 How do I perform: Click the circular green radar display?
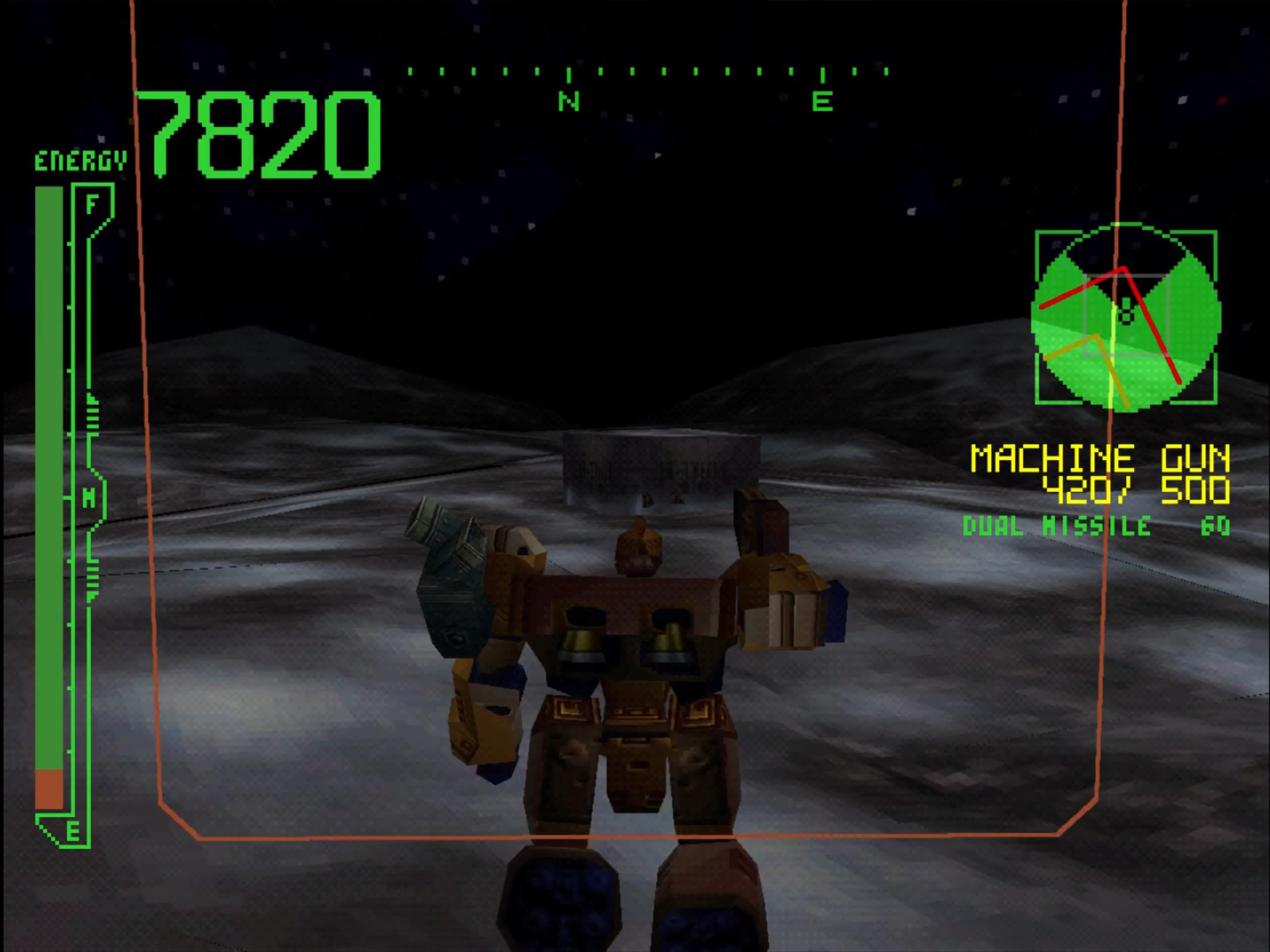[1125, 317]
